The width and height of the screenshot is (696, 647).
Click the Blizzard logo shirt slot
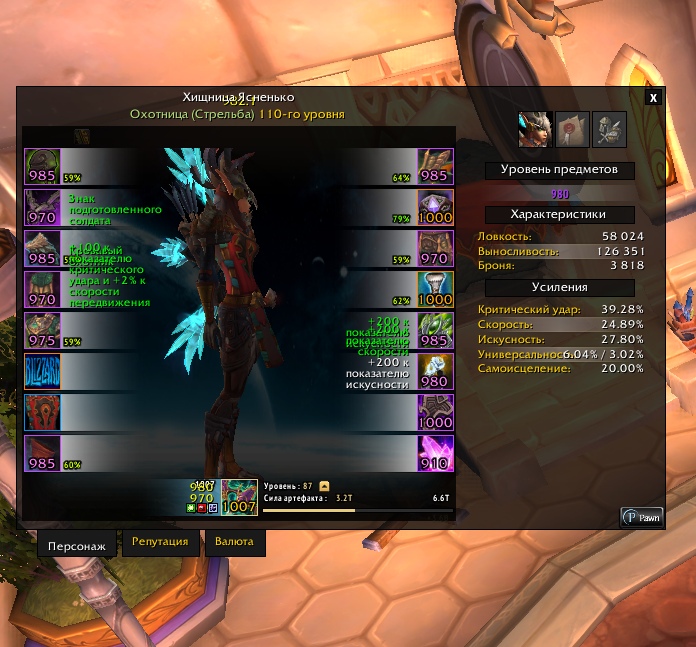(42, 372)
